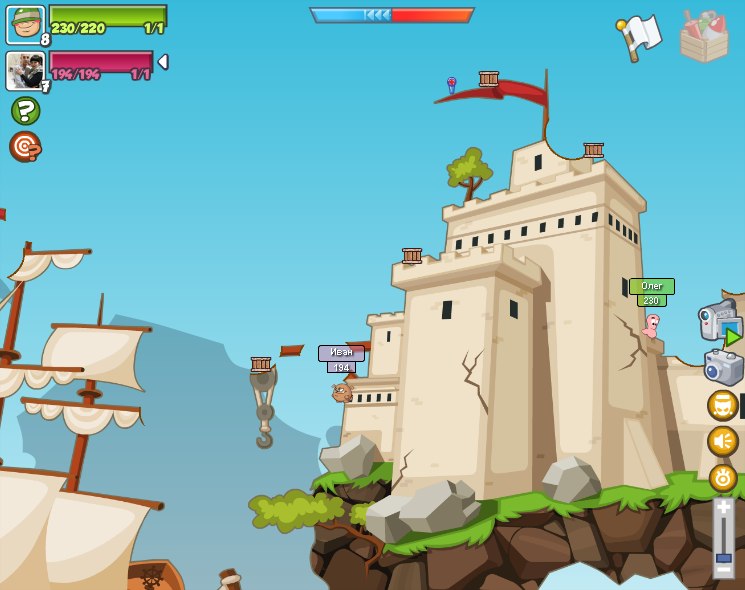Take a screenshot with the photo camera

pyautogui.click(x=722, y=367)
